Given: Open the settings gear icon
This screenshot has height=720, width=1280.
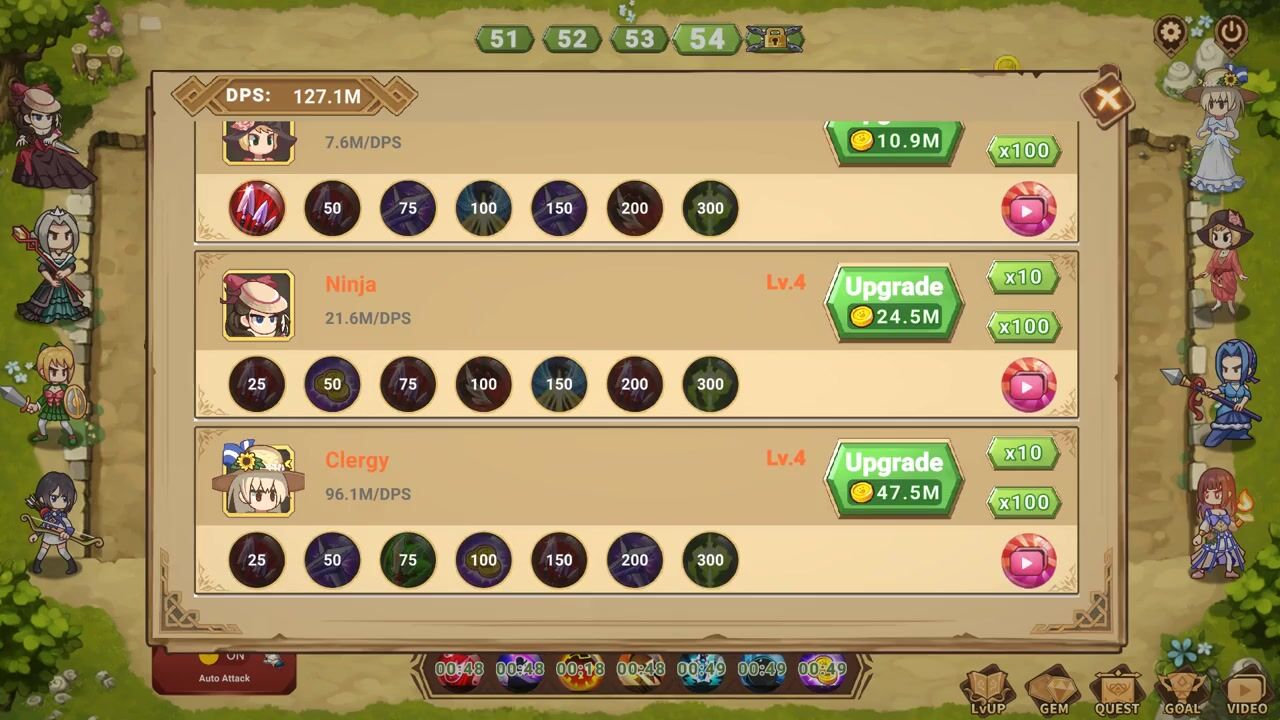Looking at the screenshot, I should (x=1171, y=33).
